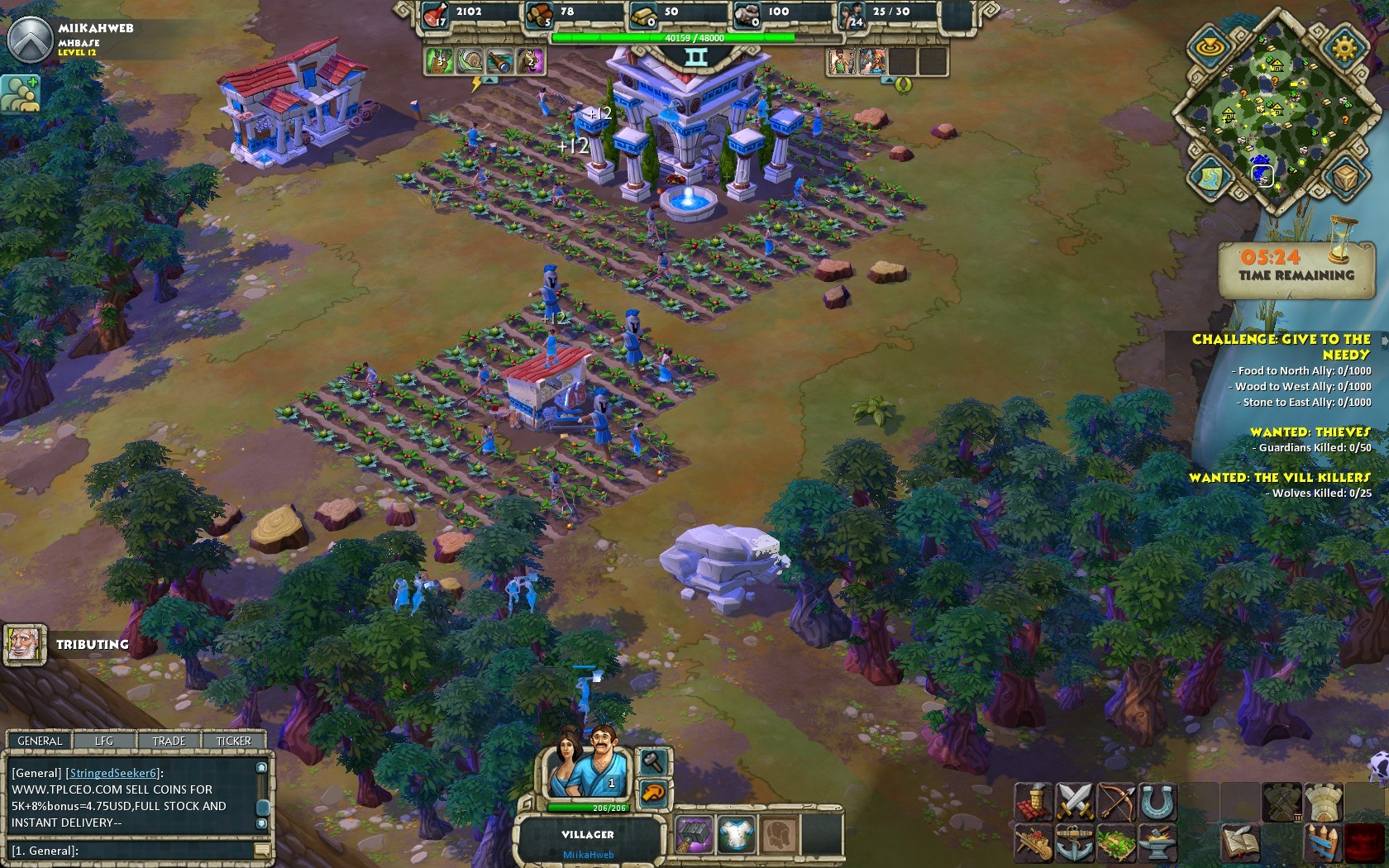Open the Ticker chat tab
This screenshot has width=1389, height=868.
click(233, 741)
